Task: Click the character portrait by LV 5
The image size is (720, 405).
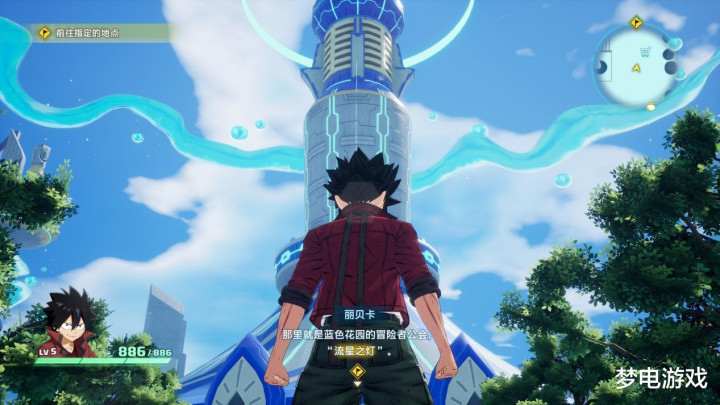Action: tap(68, 320)
